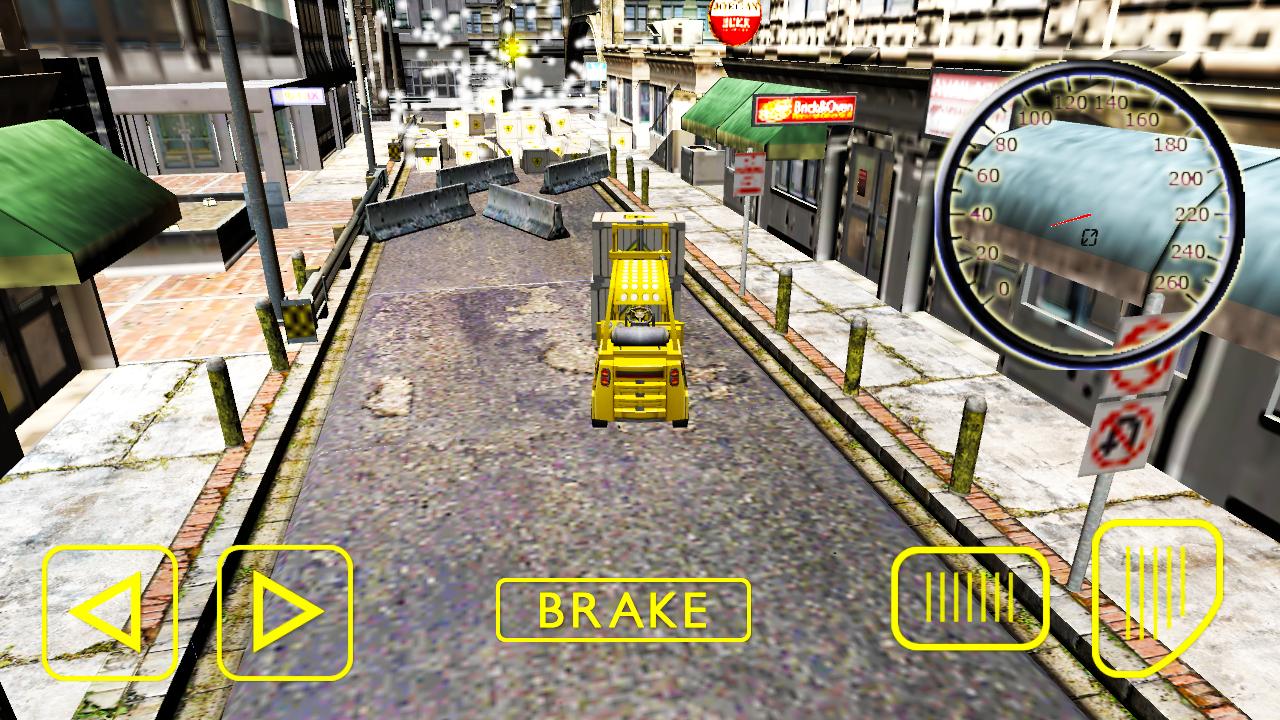Viewport: 1280px width, 720px height.
Task: Click the no-parking road sign
Action: 1120,432
